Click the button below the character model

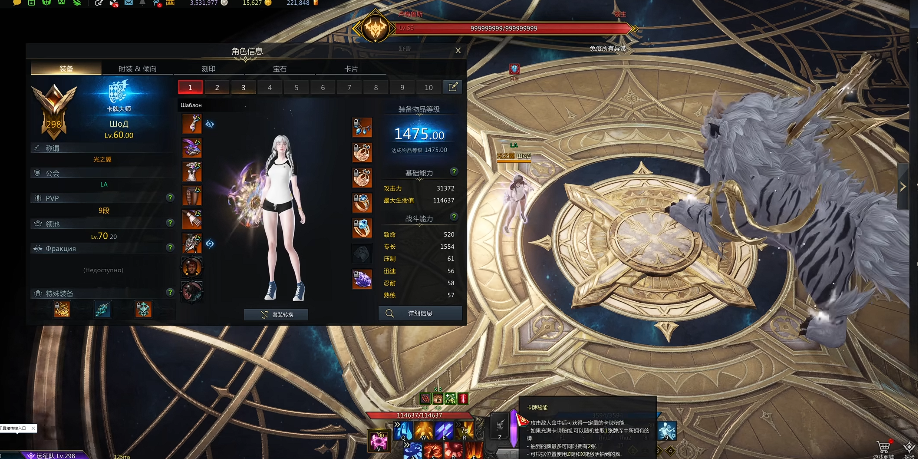[276, 314]
